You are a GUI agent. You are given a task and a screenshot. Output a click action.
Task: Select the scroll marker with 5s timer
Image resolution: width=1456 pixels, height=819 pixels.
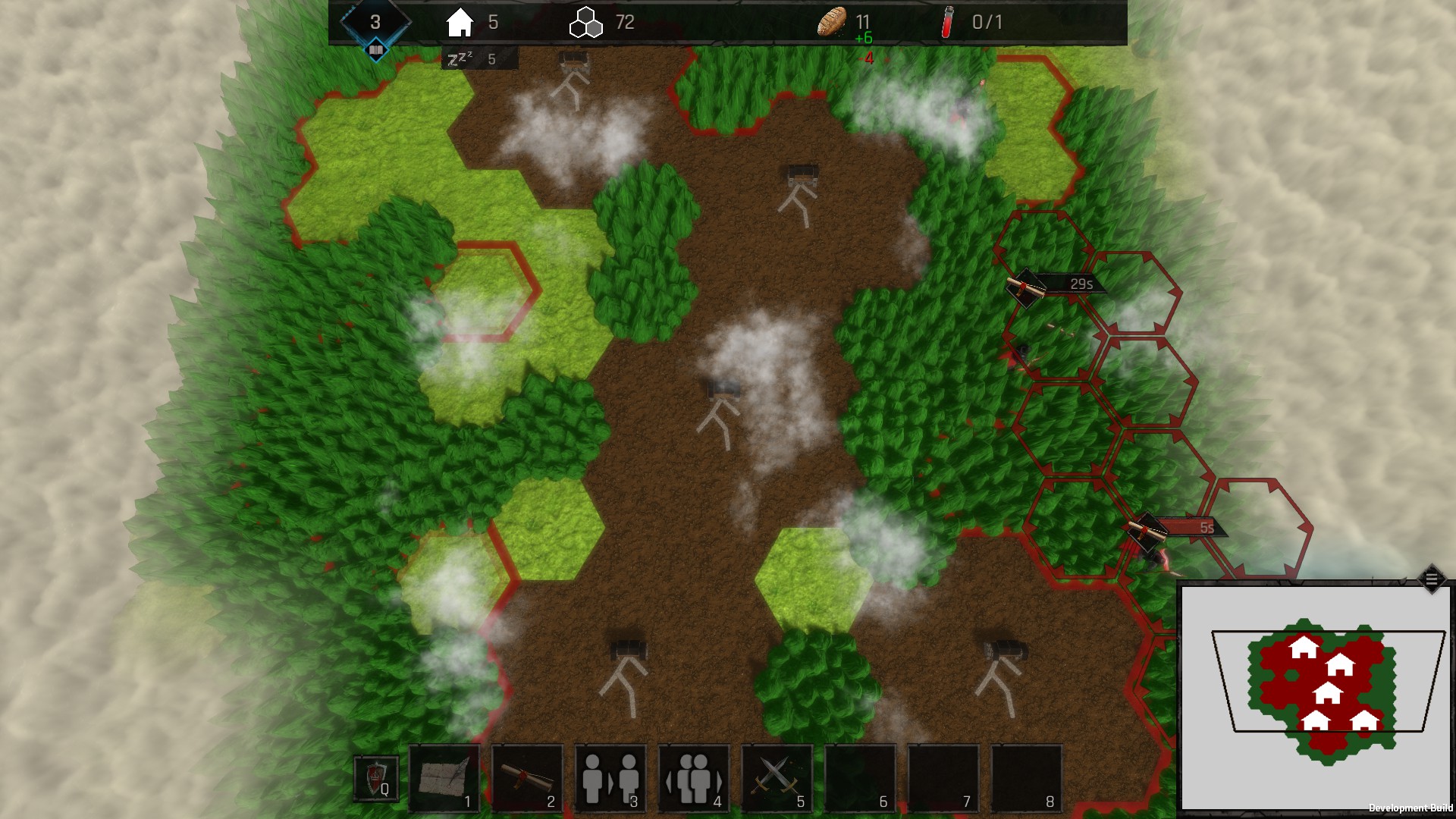click(x=1147, y=529)
